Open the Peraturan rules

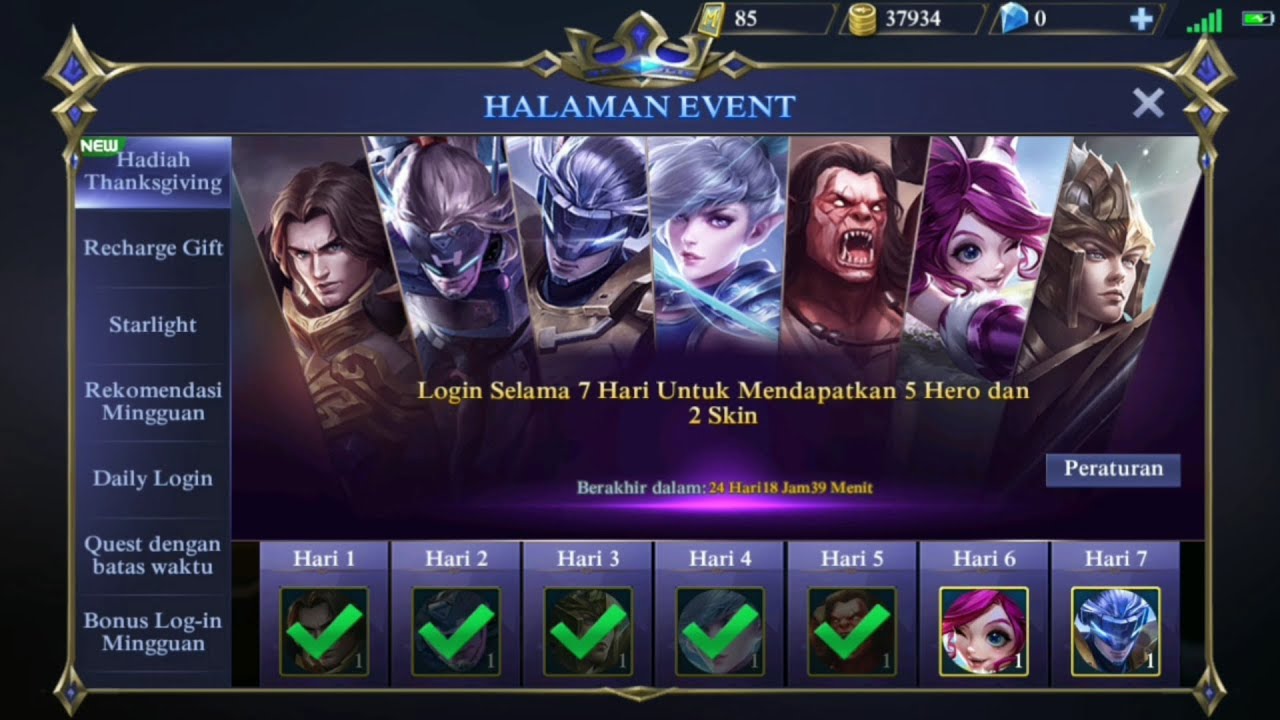tap(1113, 468)
